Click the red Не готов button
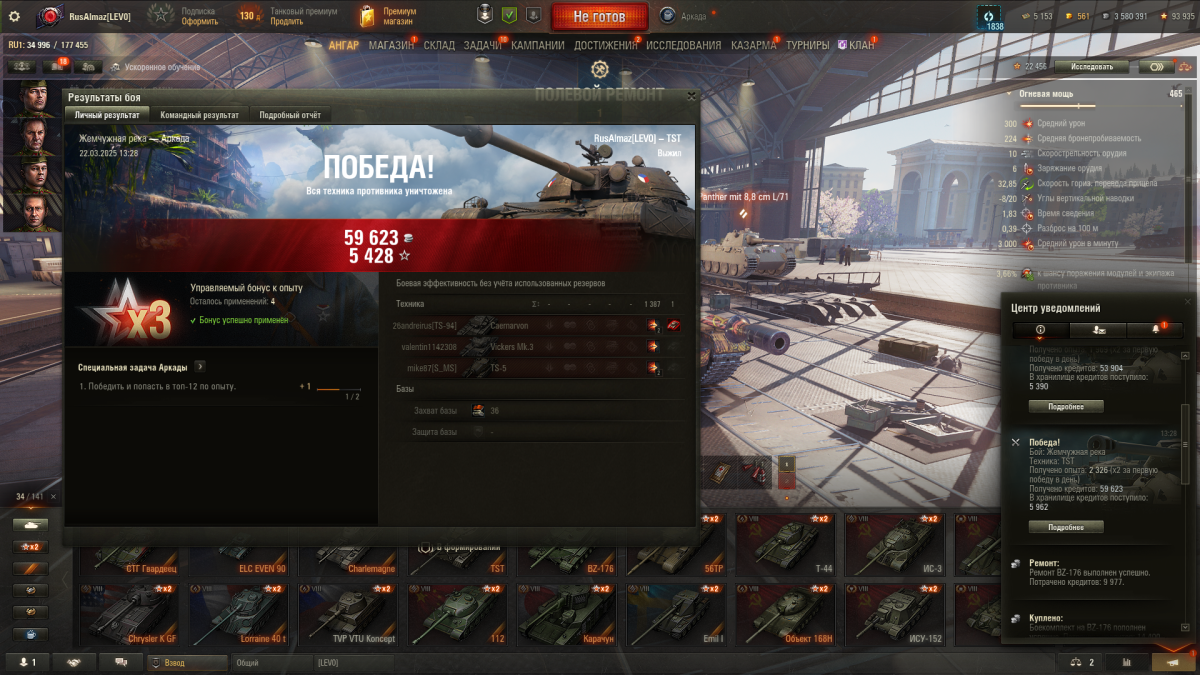 click(598, 17)
